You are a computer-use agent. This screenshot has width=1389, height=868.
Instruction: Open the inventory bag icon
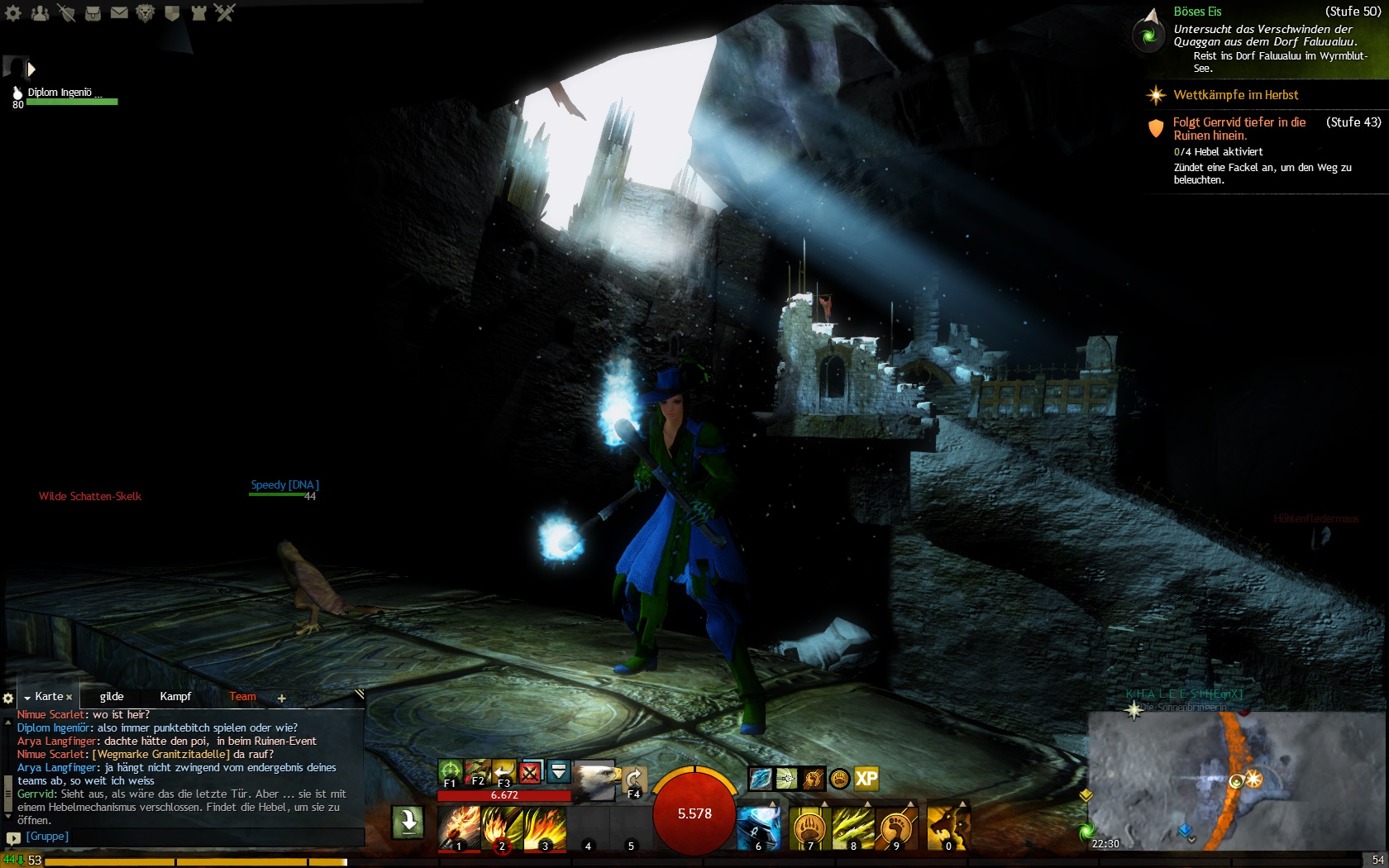[93, 12]
